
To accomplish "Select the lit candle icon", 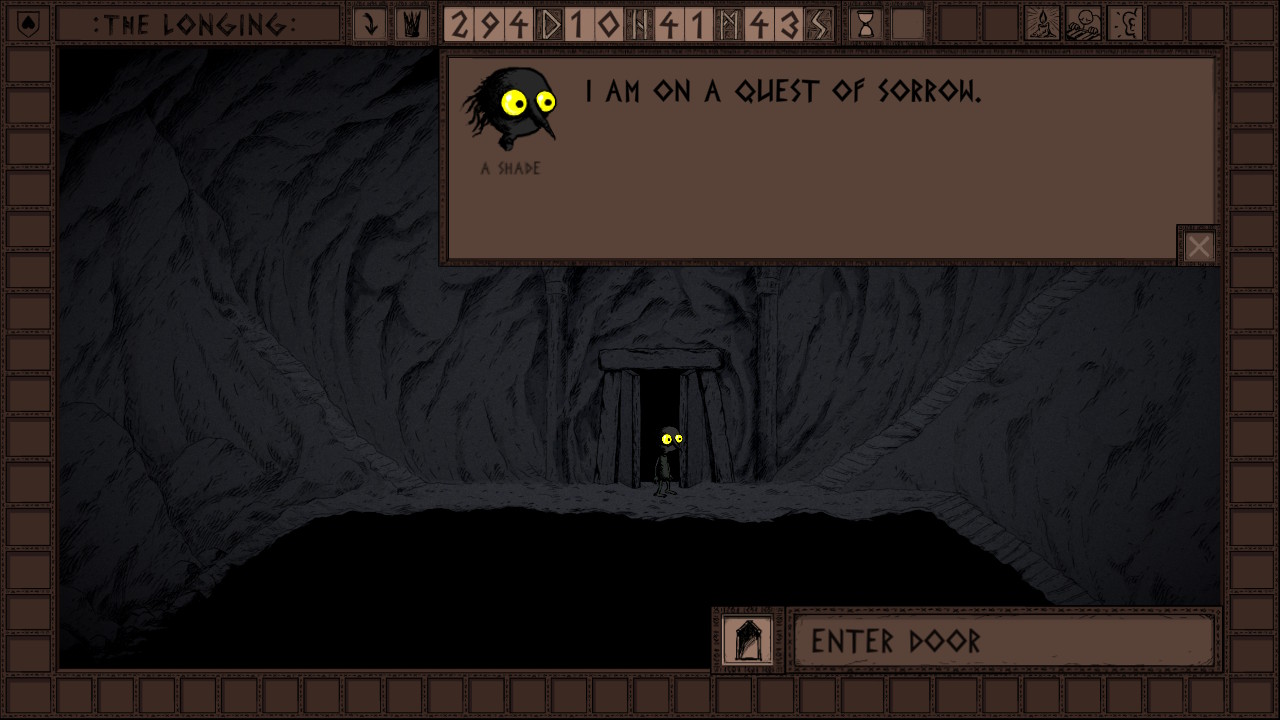I will tap(1043, 25).
